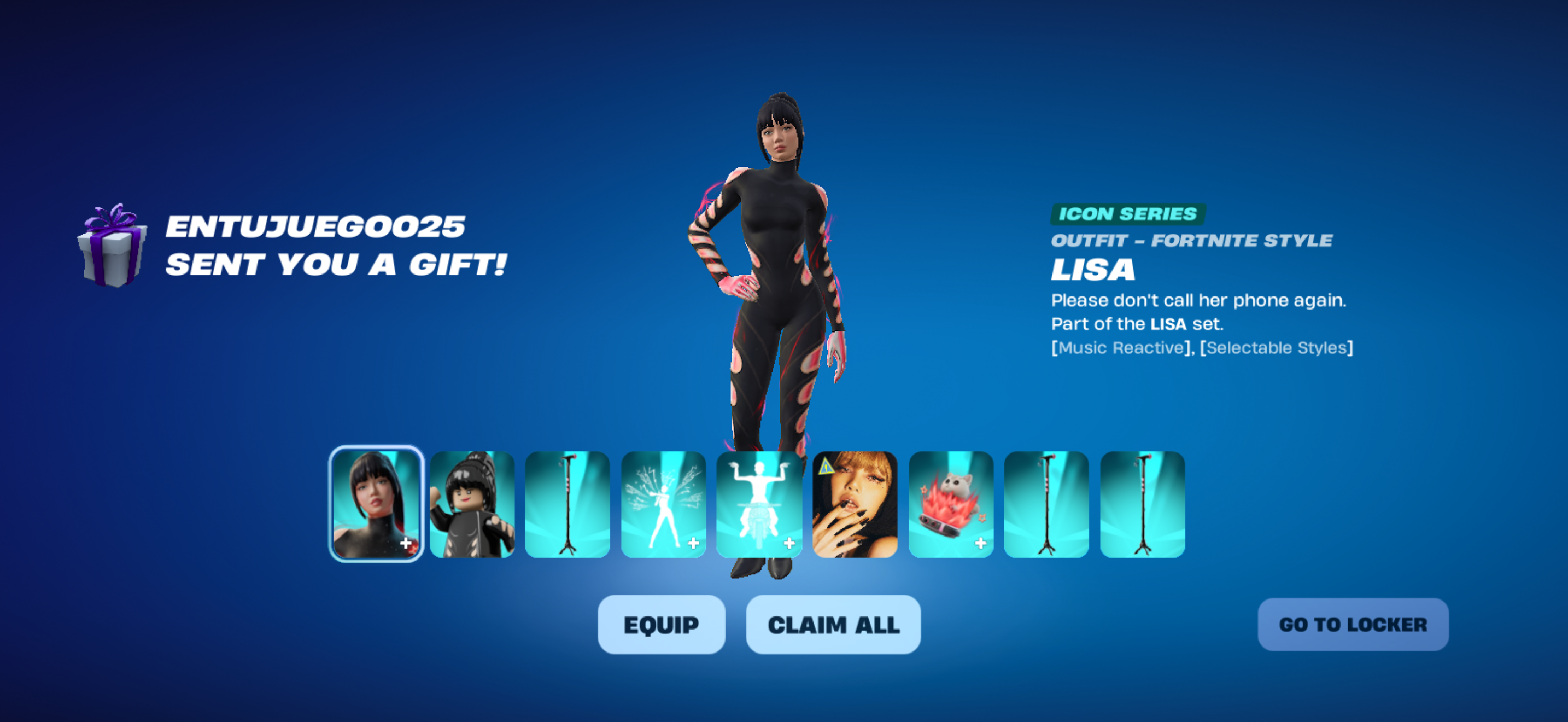Open the album cover photo thumbnail

pos(855,504)
